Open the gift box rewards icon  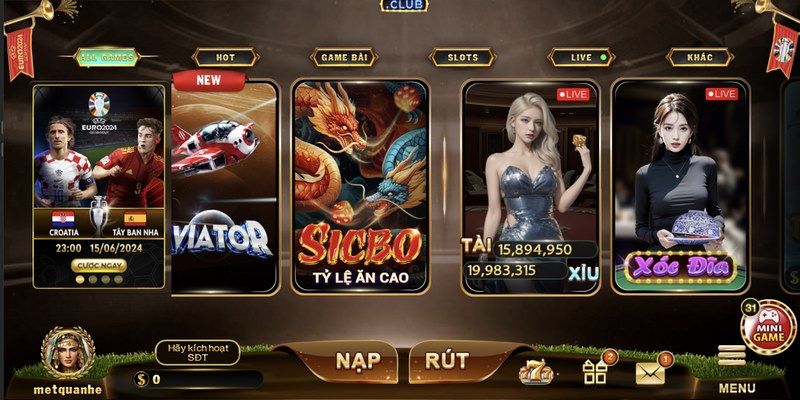pos(596,372)
